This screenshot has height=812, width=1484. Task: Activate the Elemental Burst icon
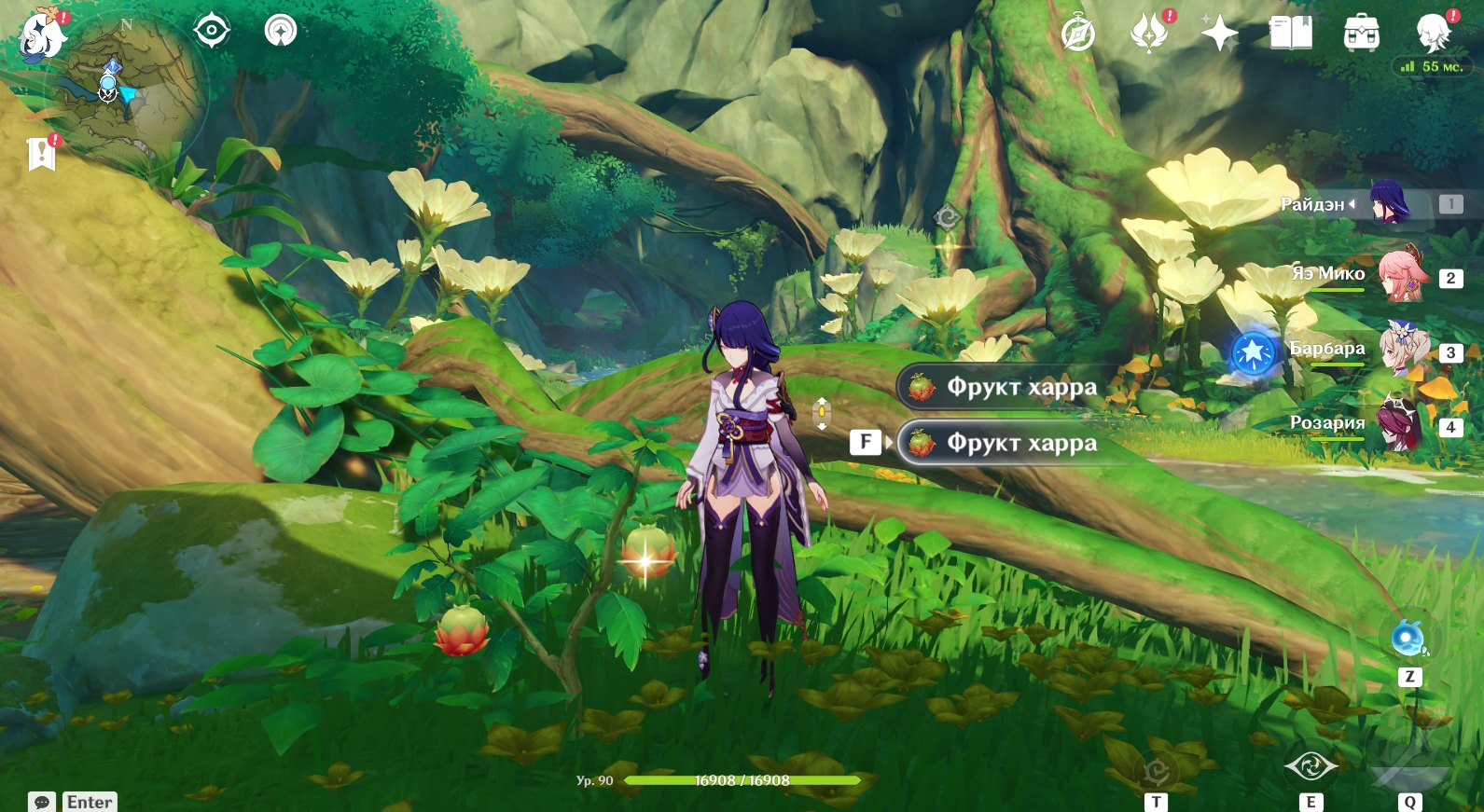[1409, 753]
